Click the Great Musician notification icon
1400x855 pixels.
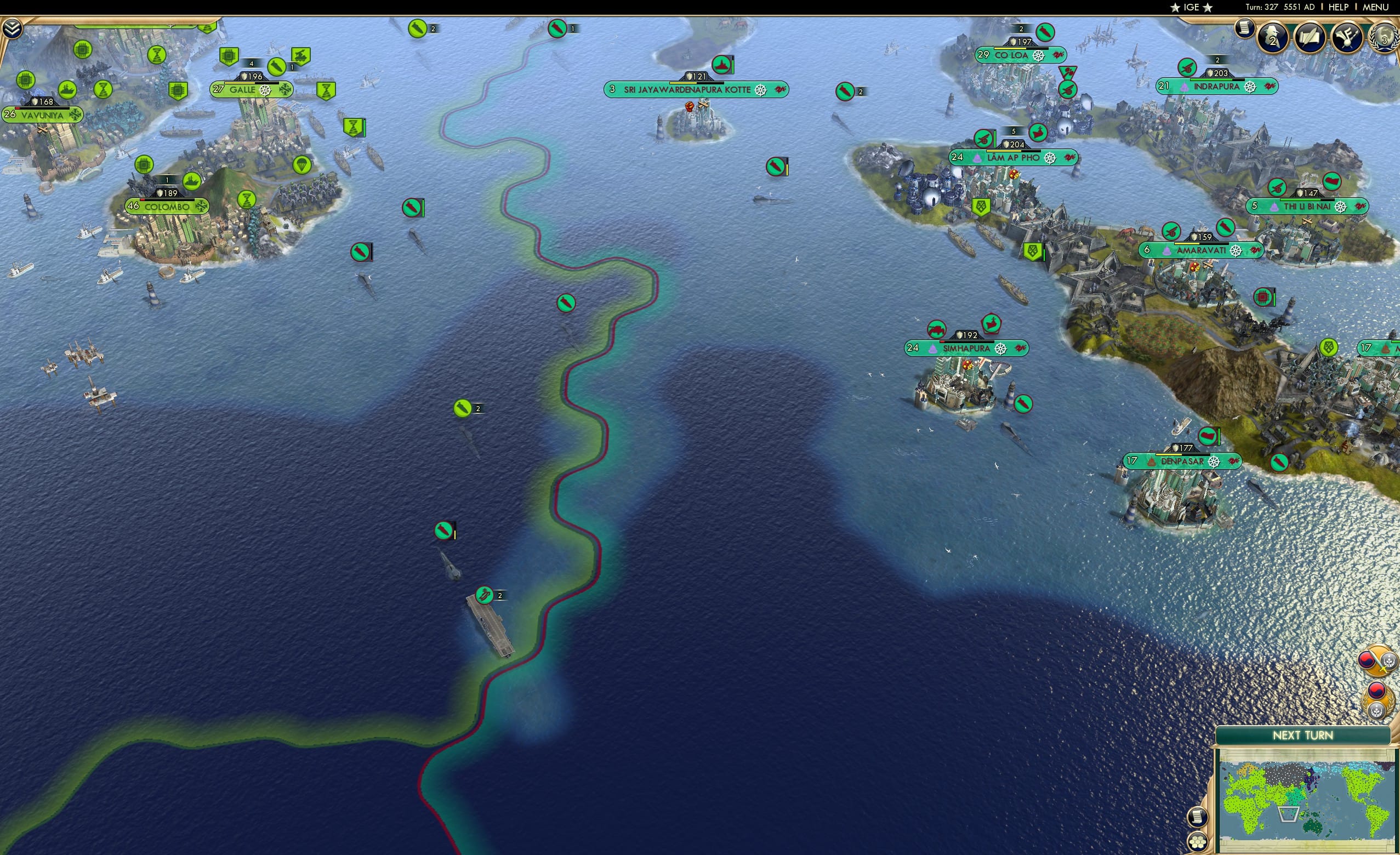click(1347, 38)
